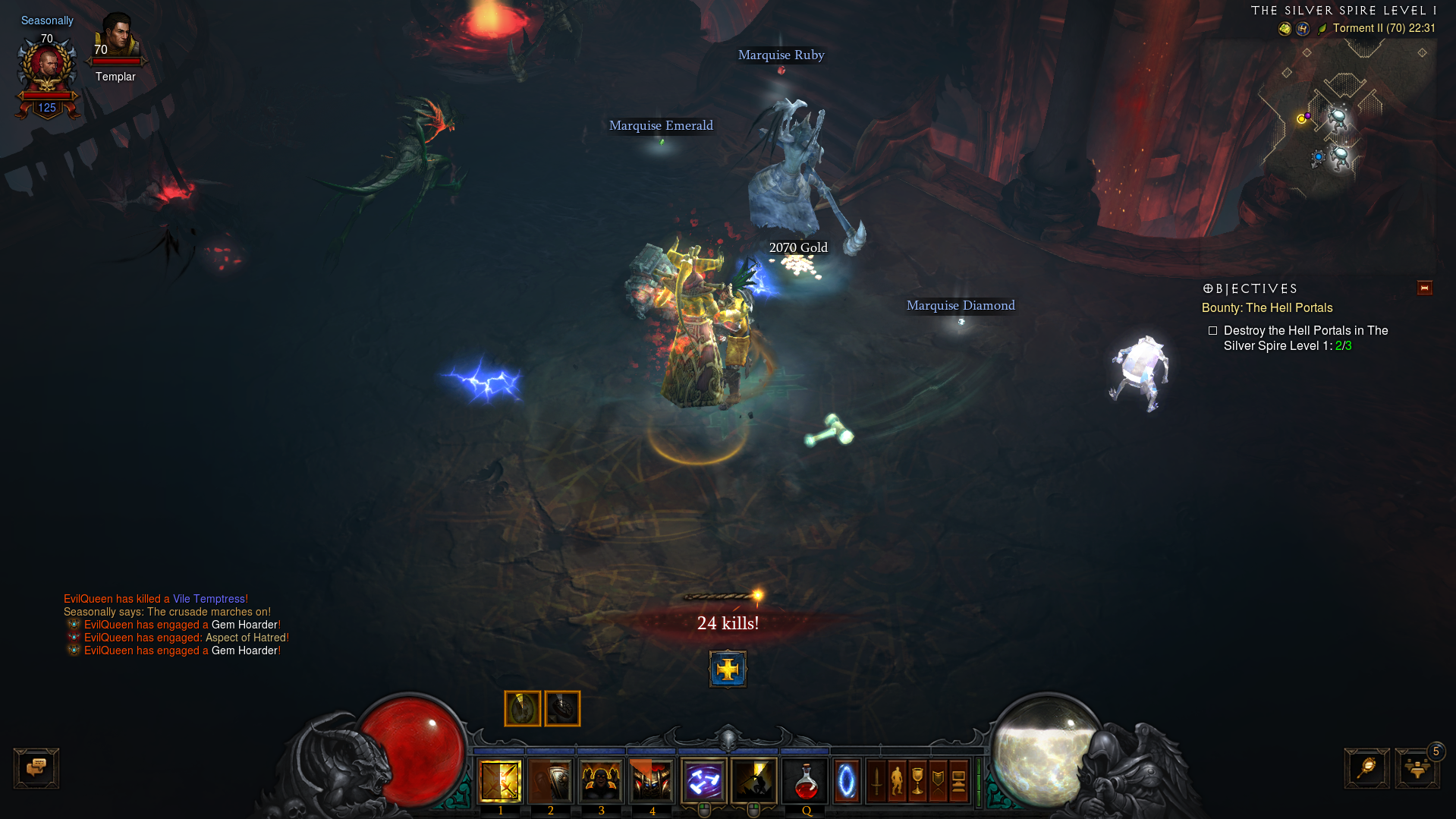Open the sword menu button
Screen dimensions: 1456x819
point(876,781)
